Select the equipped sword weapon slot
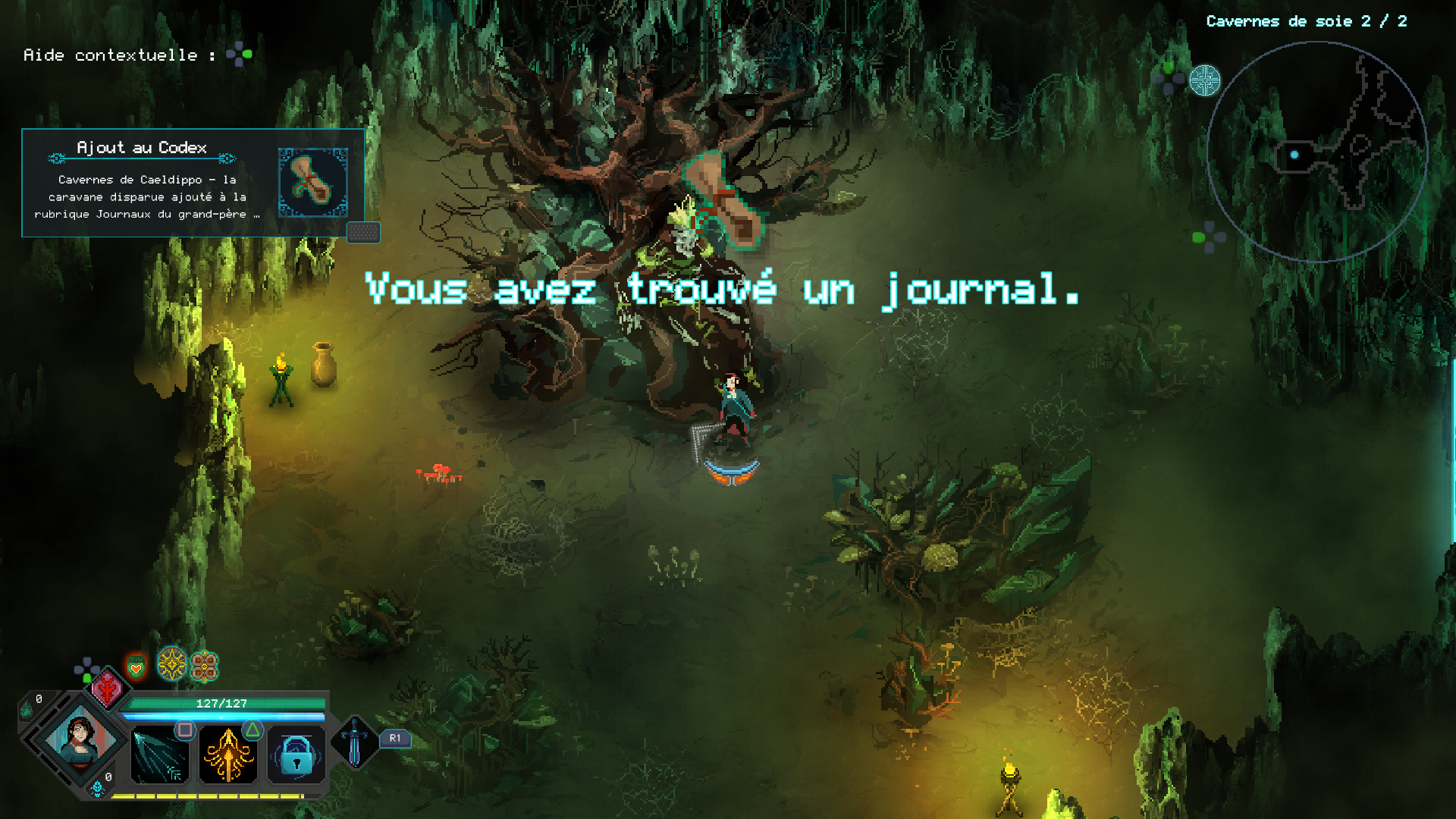The height and width of the screenshot is (819, 1456). coord(354,741)
